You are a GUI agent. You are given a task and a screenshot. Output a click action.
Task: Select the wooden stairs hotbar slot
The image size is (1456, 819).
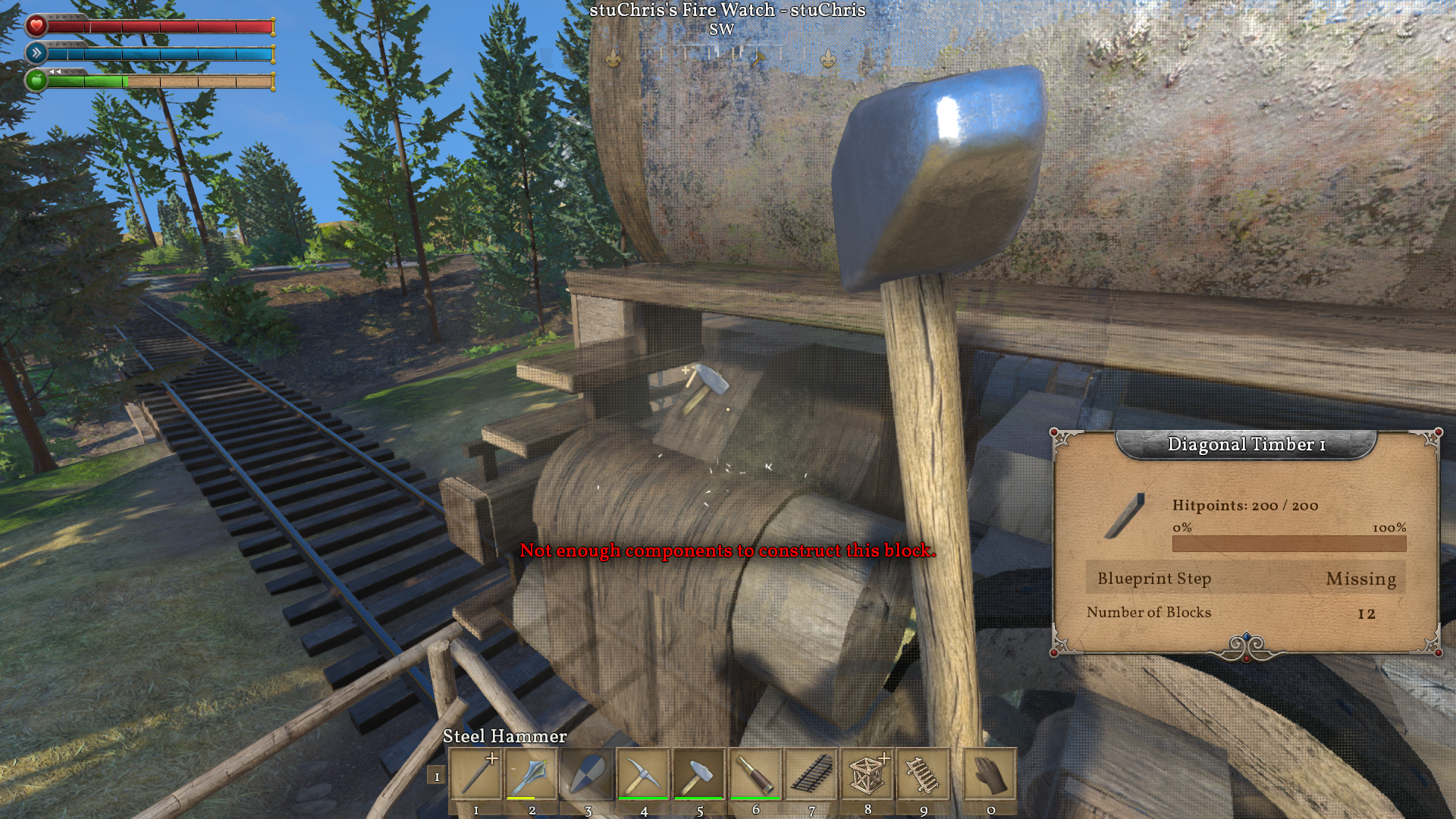click(x=924, y=774)
